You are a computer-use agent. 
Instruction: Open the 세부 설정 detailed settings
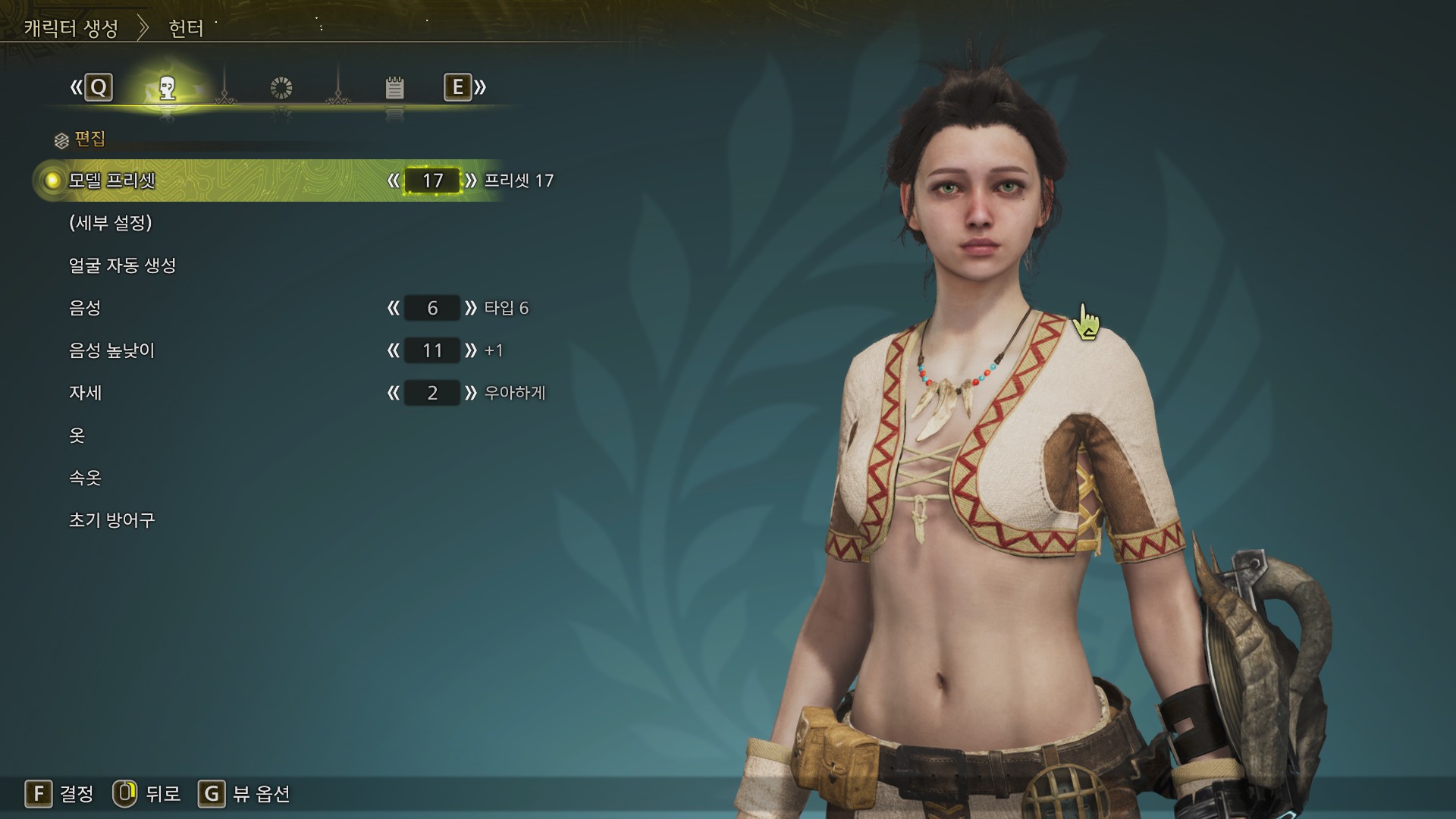point(111,223)
